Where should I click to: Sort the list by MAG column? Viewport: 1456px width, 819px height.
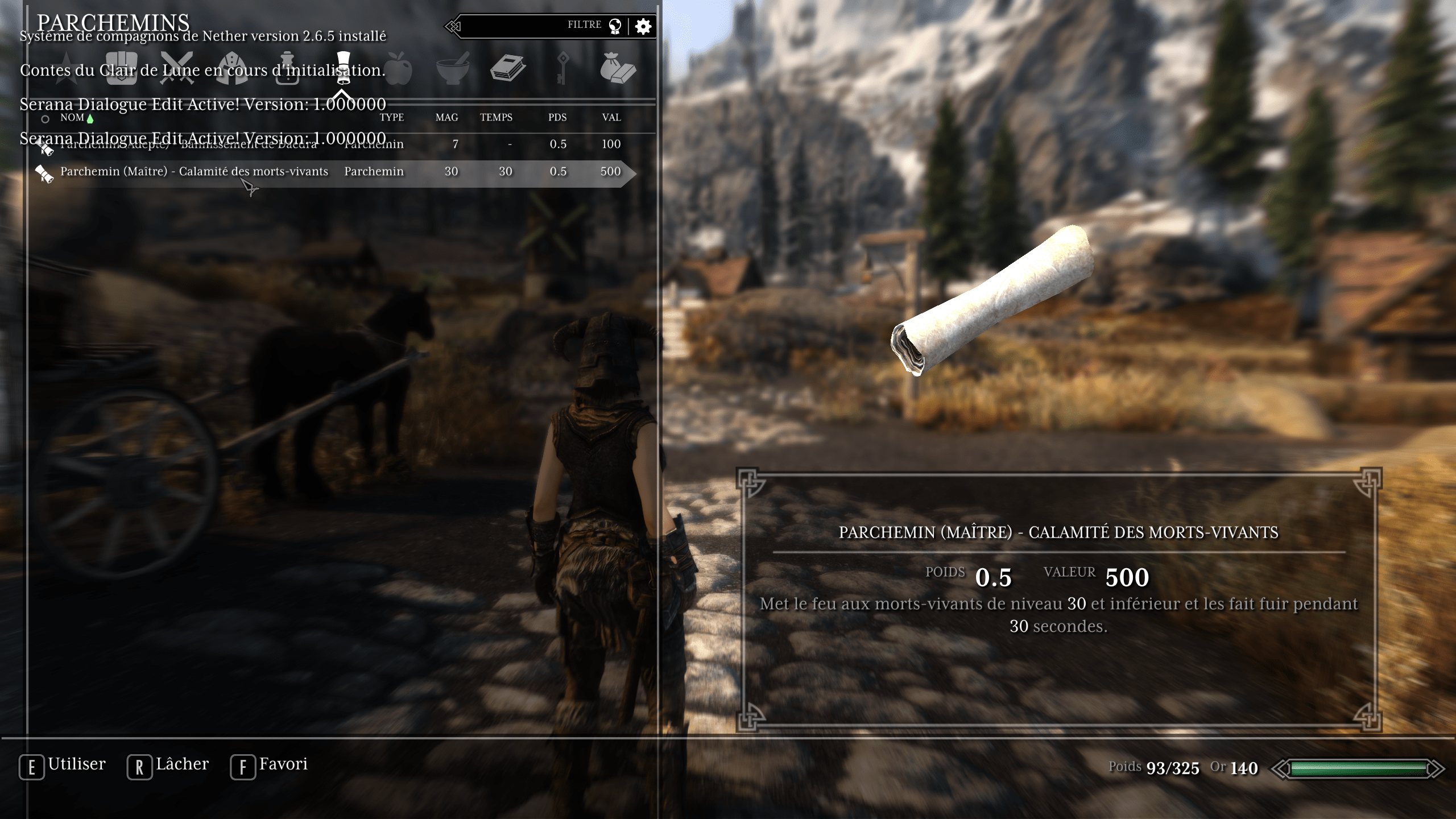tap(446, 118)
